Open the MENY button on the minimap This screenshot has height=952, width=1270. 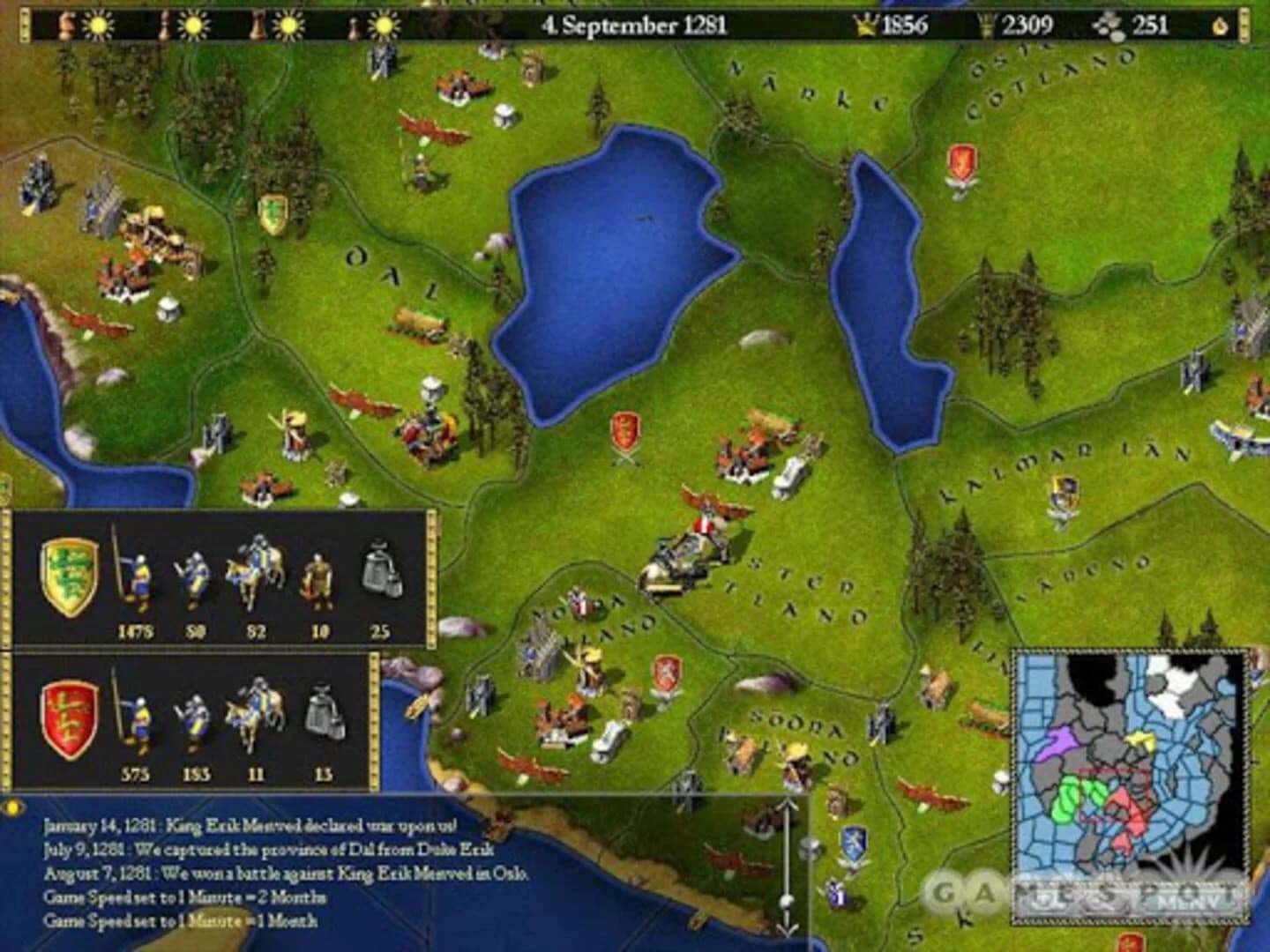1187,901
